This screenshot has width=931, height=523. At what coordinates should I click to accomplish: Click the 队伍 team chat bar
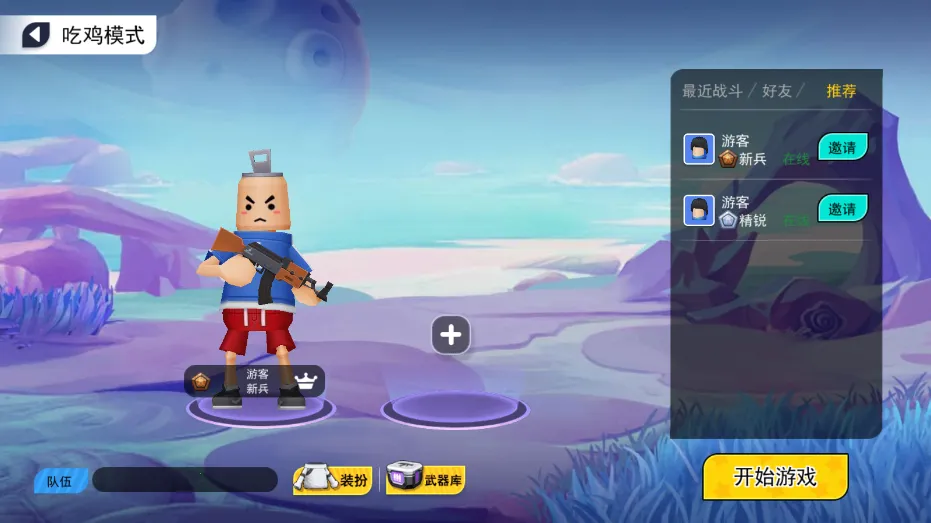185,480
